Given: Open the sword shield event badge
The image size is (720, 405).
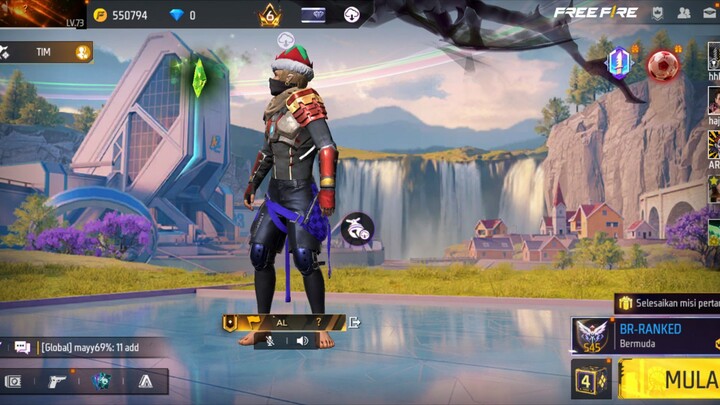Looking at the screenshot, I should click(619, 62).
